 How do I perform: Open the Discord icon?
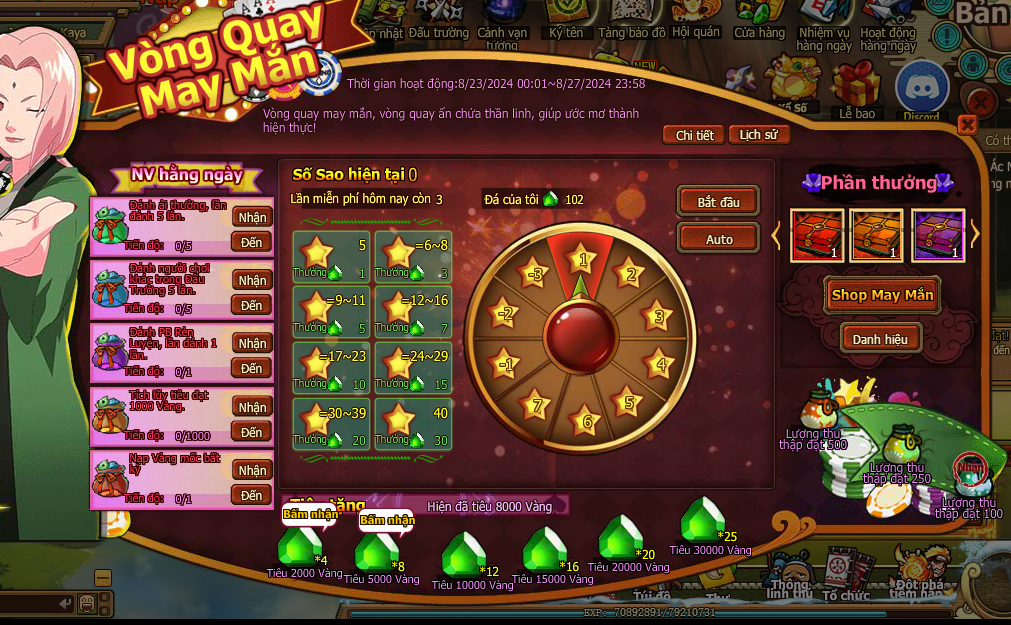pos(920,88)
